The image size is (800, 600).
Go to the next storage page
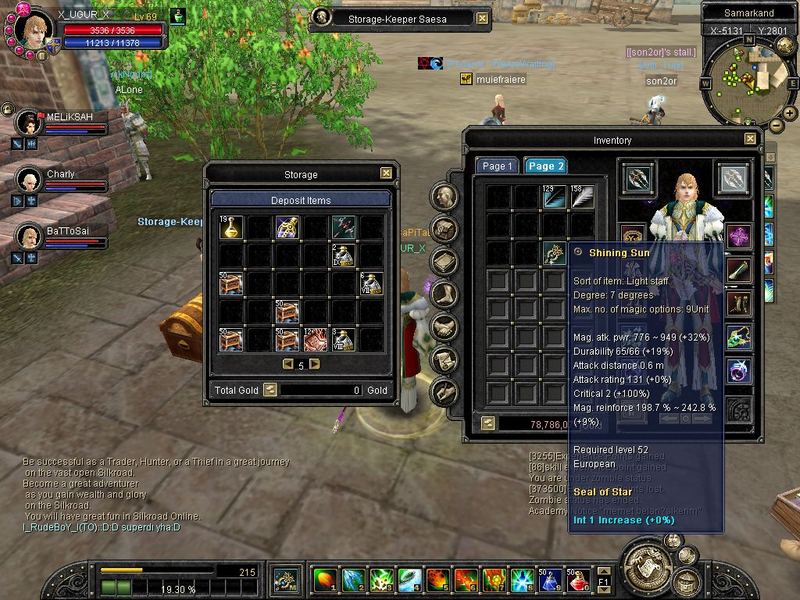point(314,364)
